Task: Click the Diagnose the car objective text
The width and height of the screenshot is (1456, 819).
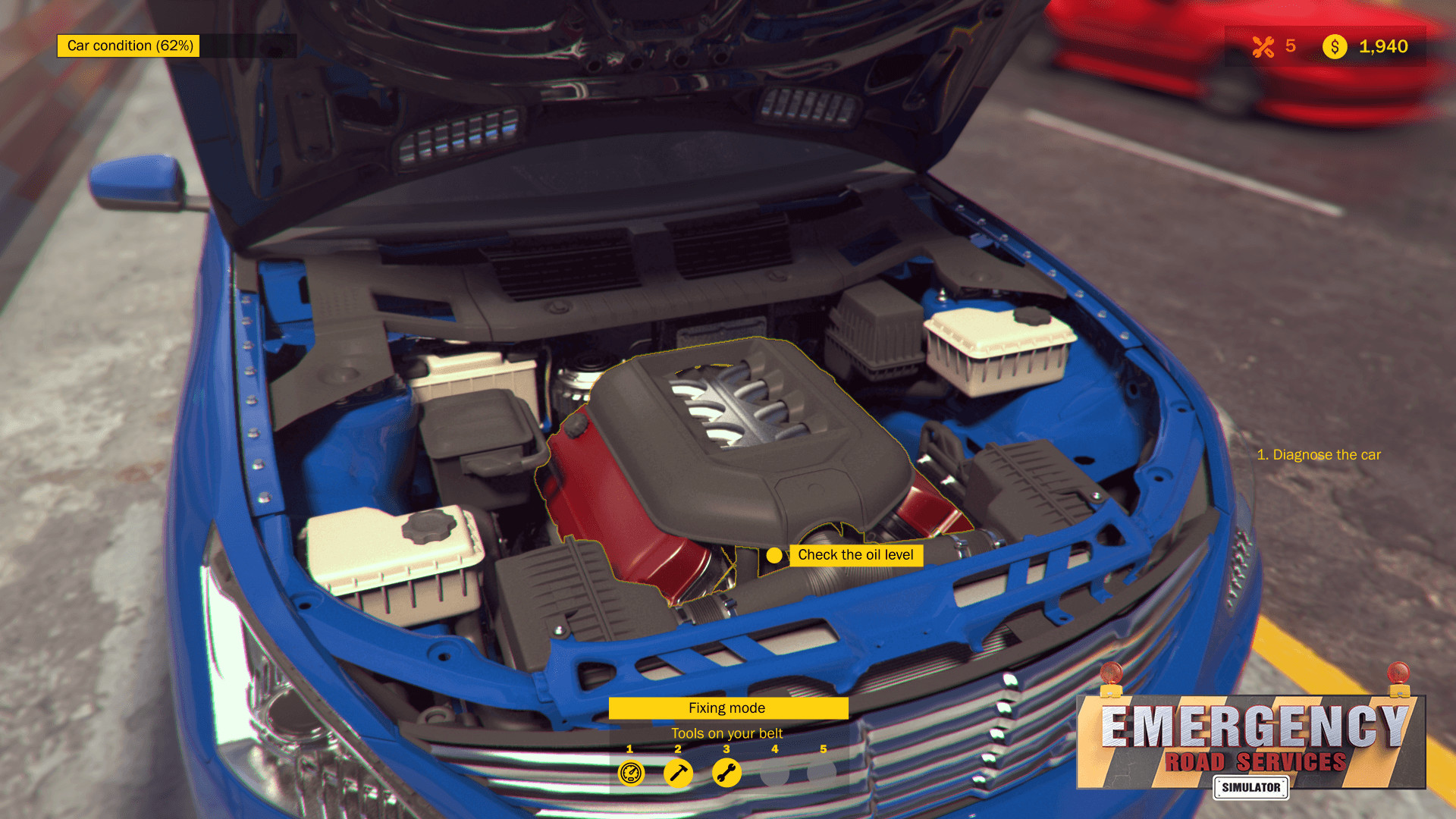Action: tap(1319, 454)
